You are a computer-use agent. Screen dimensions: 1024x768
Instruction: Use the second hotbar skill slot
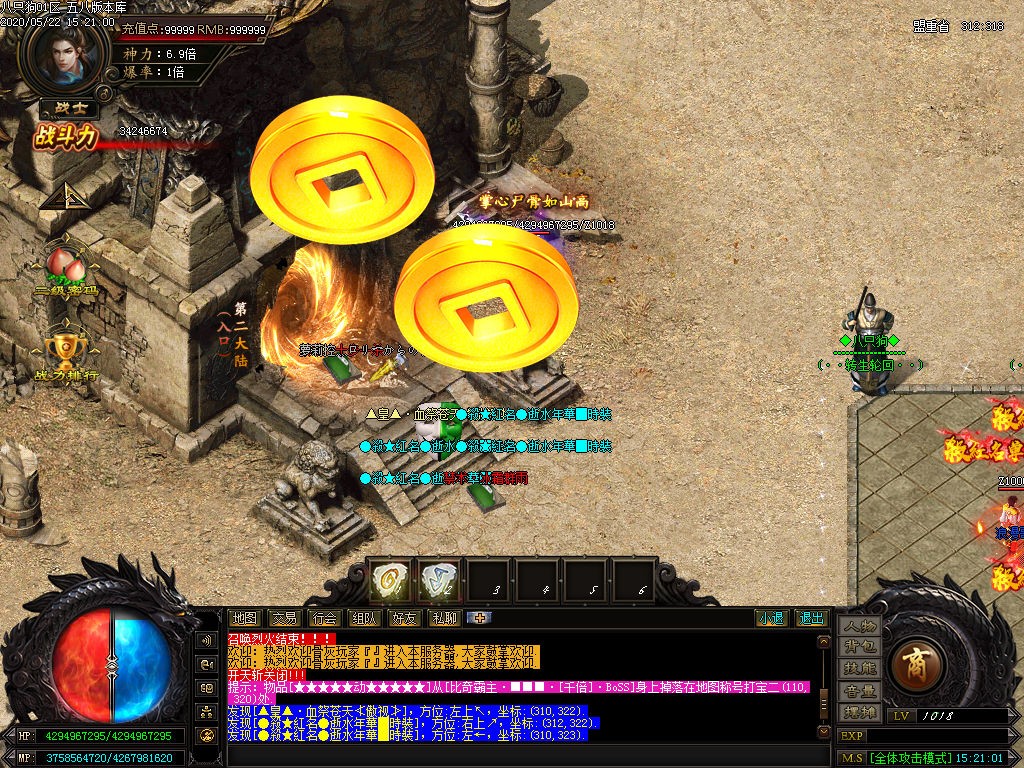click(439, 581)
